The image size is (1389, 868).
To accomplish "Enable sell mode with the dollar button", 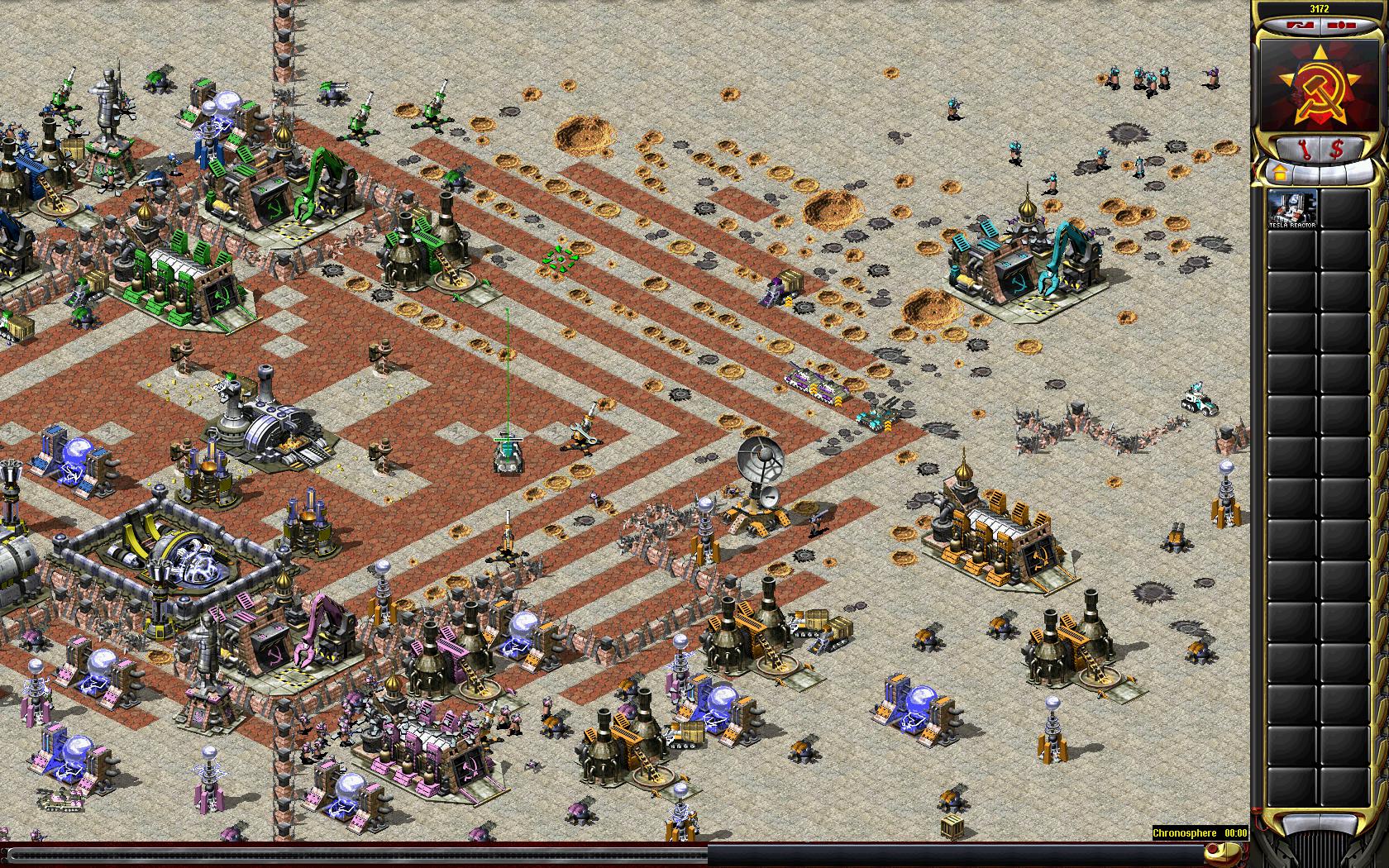I will click(1336, 149).
